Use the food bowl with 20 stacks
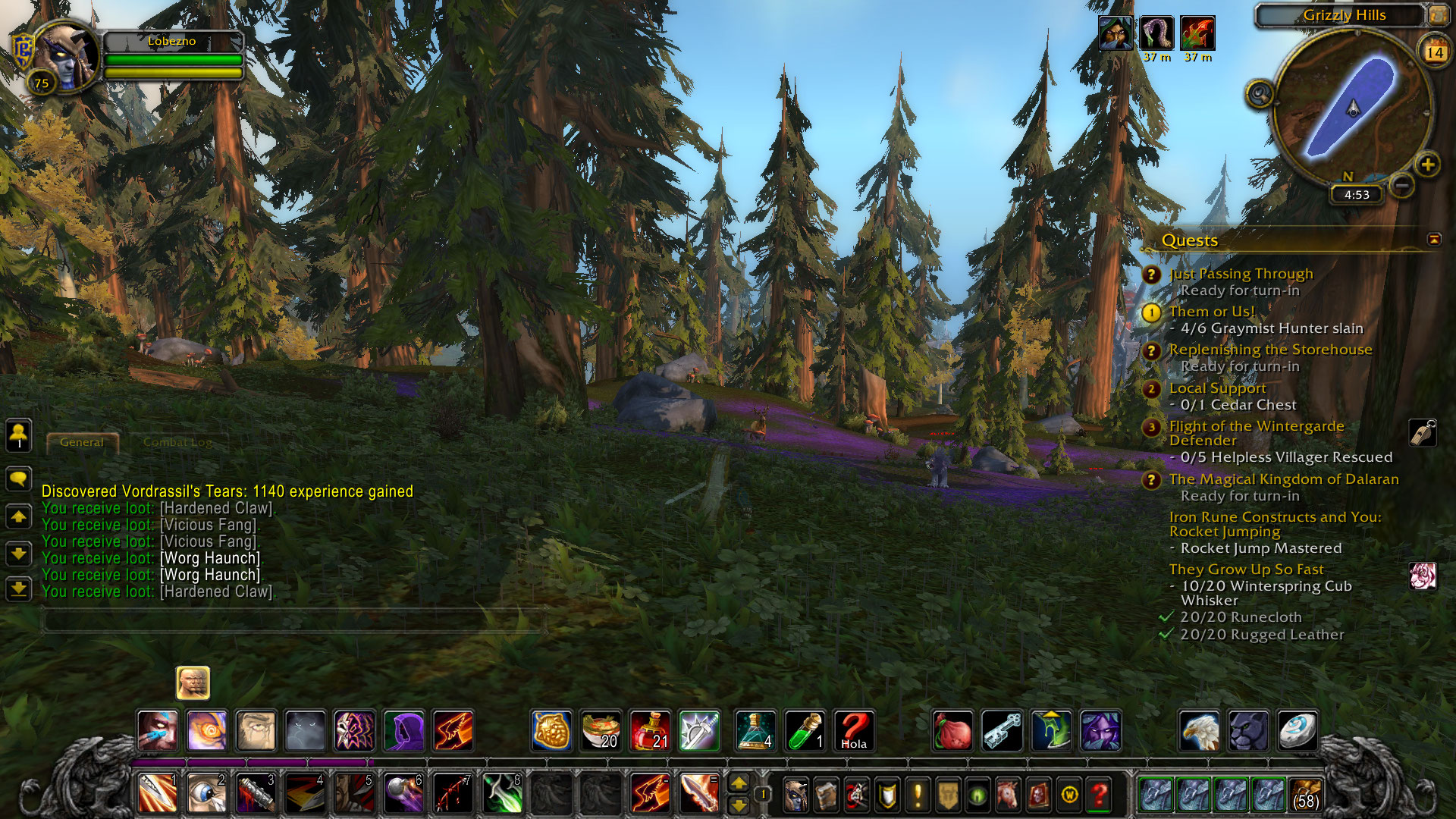The height and width of the screenshot is (819, 1456). [601, 731]
